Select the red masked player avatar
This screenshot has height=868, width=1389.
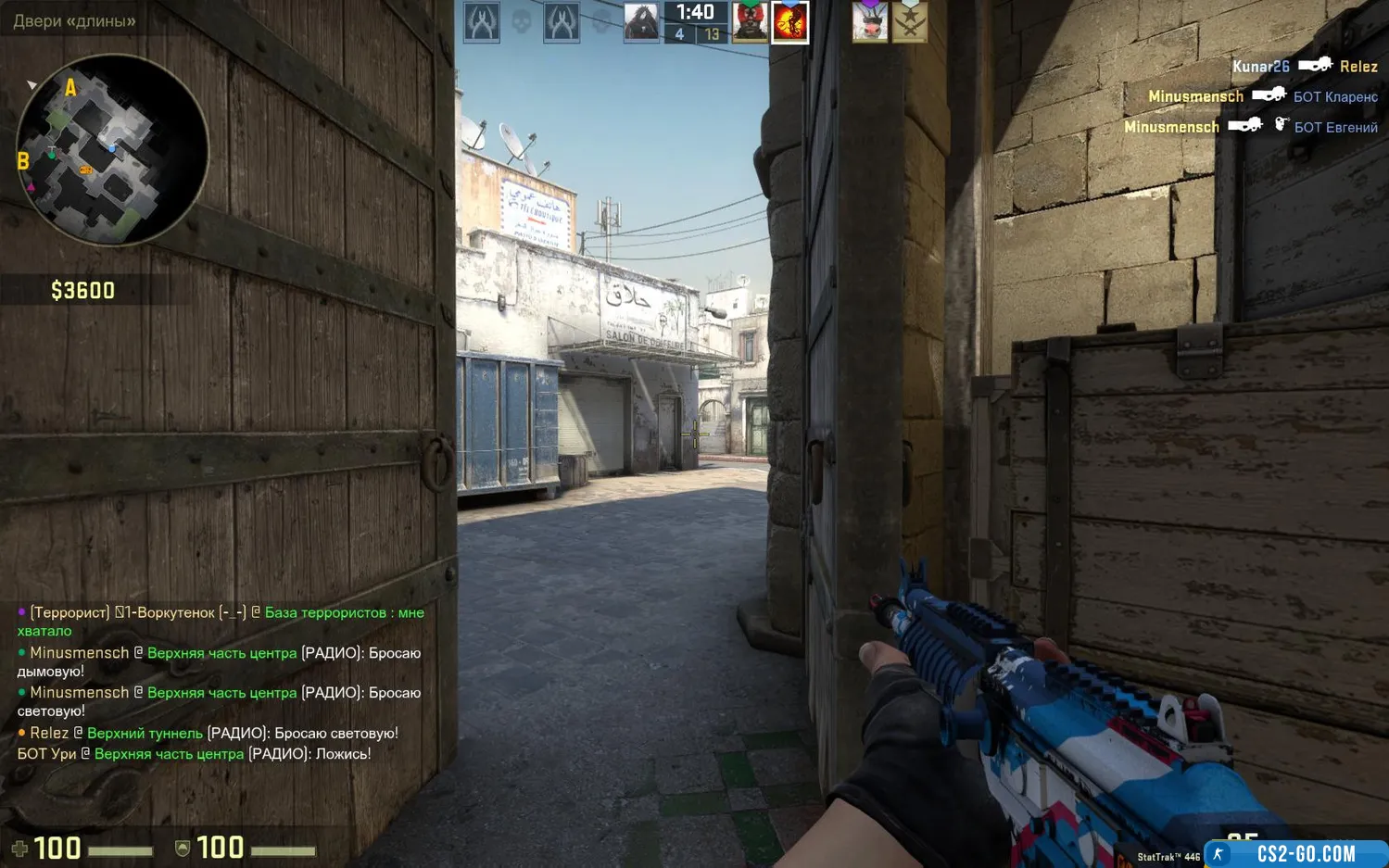pos(750,22)
